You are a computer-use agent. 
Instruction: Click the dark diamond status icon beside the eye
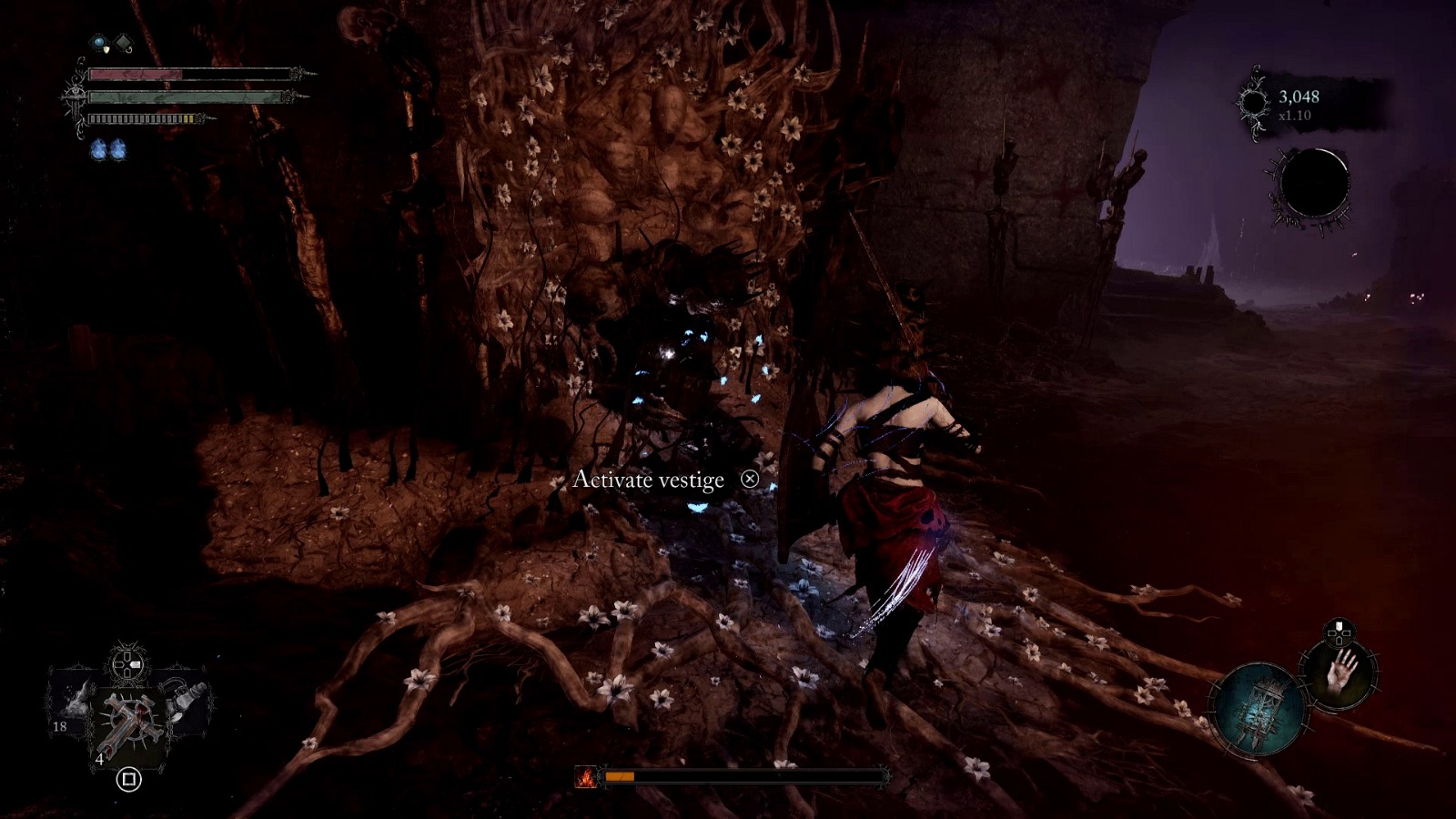pos(123,41)
